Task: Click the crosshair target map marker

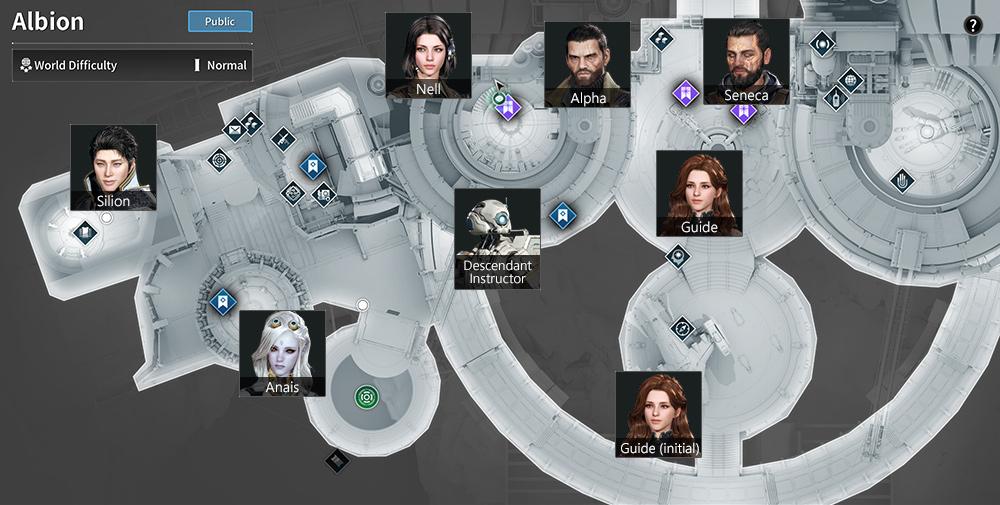Action: pyautogui.click(x=219, y=159)
